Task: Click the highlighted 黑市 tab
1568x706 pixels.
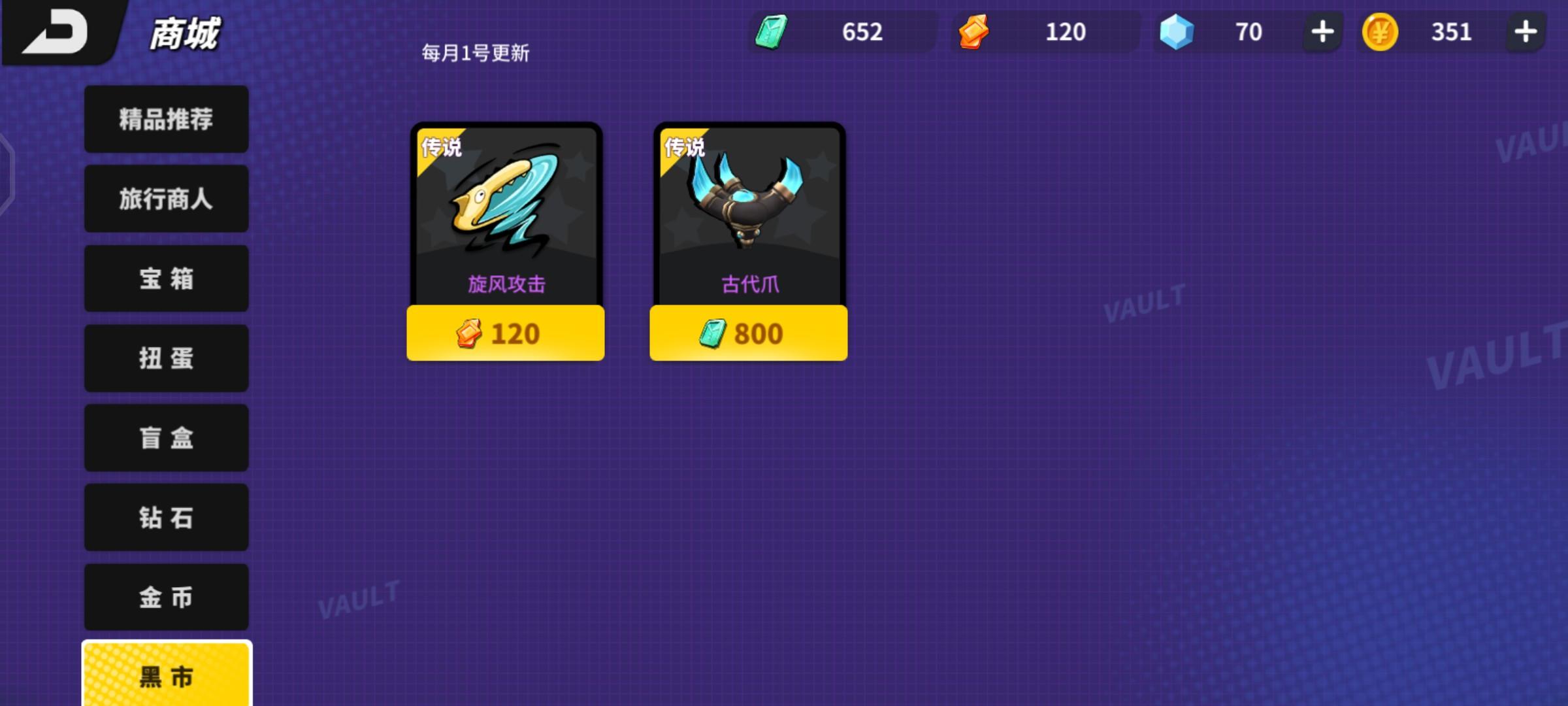Action: pyautogui.click(x=165, y=678)
